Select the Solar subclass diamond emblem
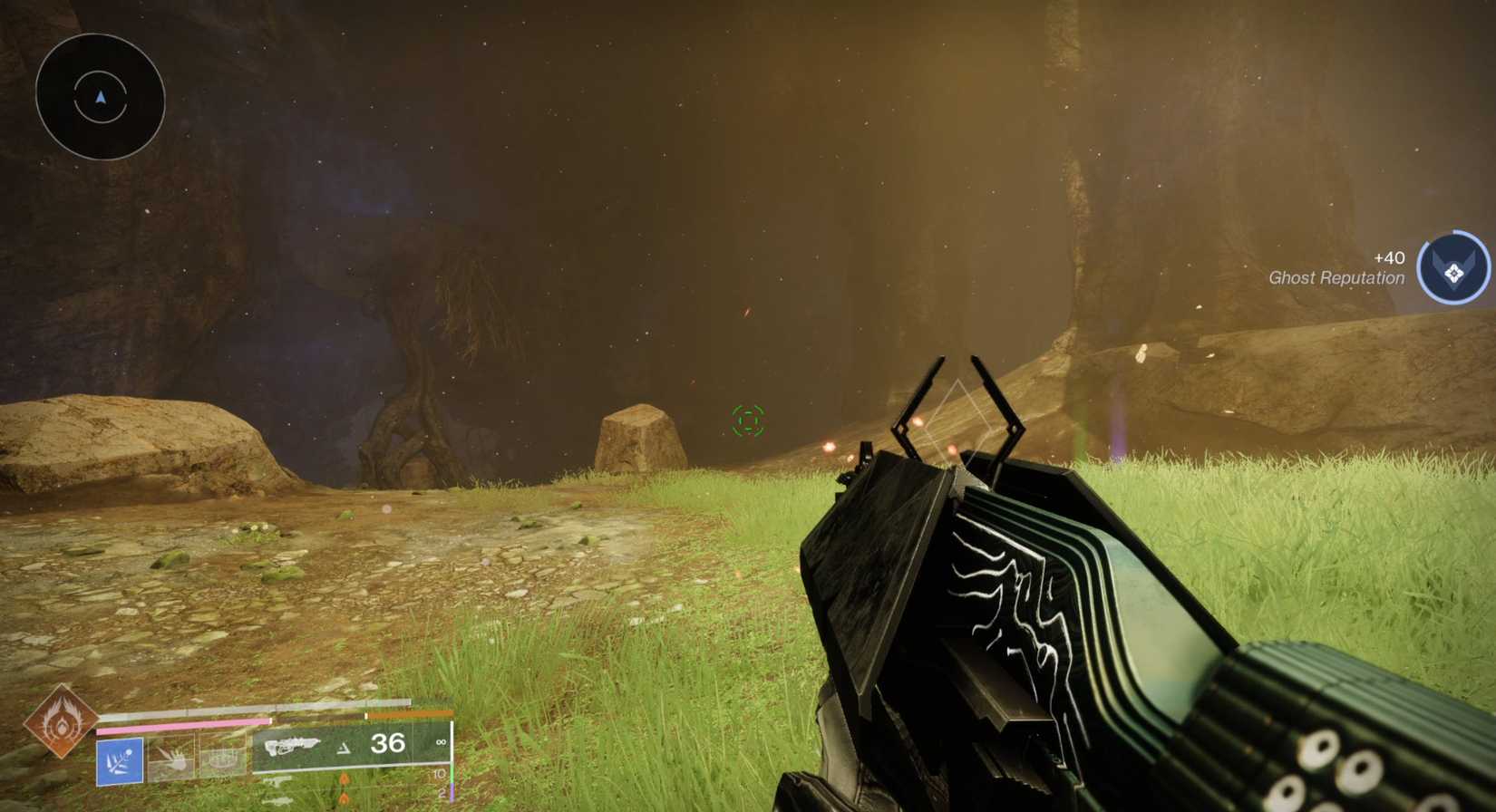The image size is (1496, 812). (x=62, y=727)
